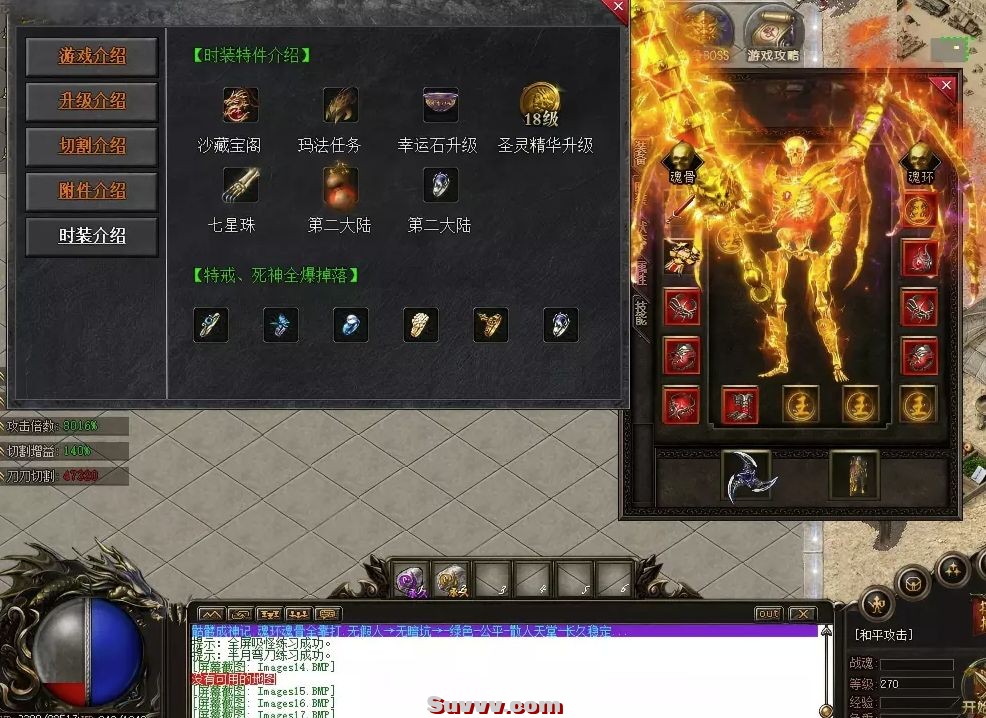Open the 幸运石升级 icon
Screen dimensions: 986x718
pyautogui.click(x=440, y=105)
